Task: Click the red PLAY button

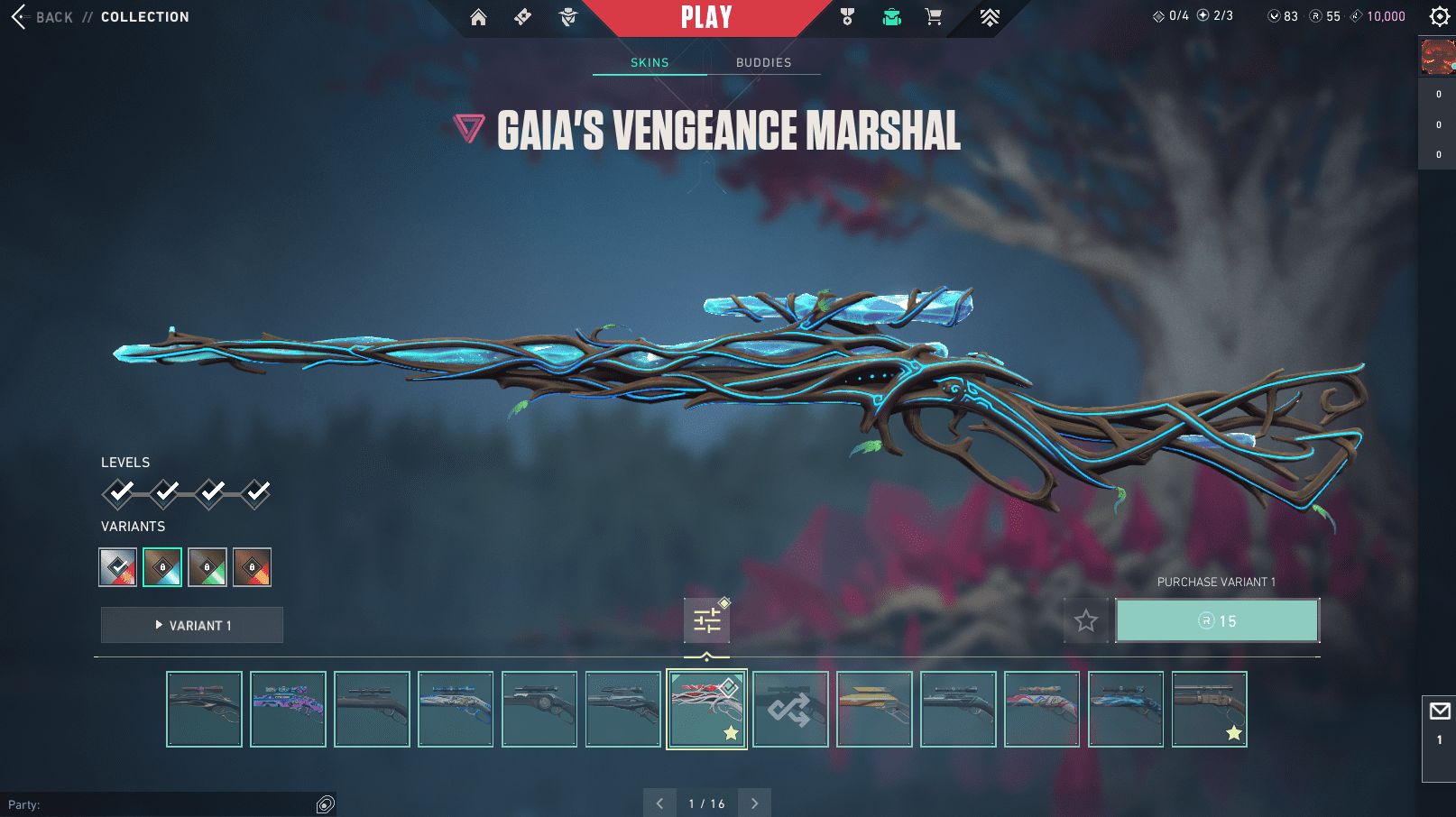Action: 706,17
